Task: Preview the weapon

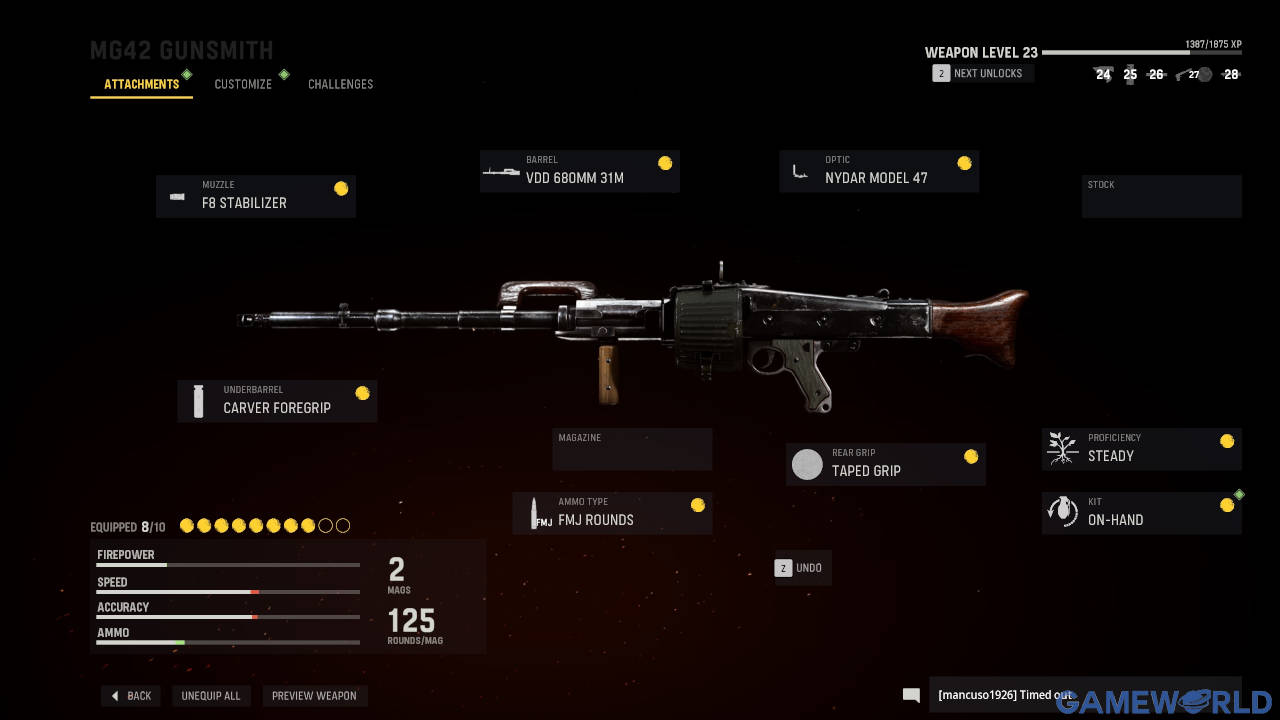Action: (314, 696)
